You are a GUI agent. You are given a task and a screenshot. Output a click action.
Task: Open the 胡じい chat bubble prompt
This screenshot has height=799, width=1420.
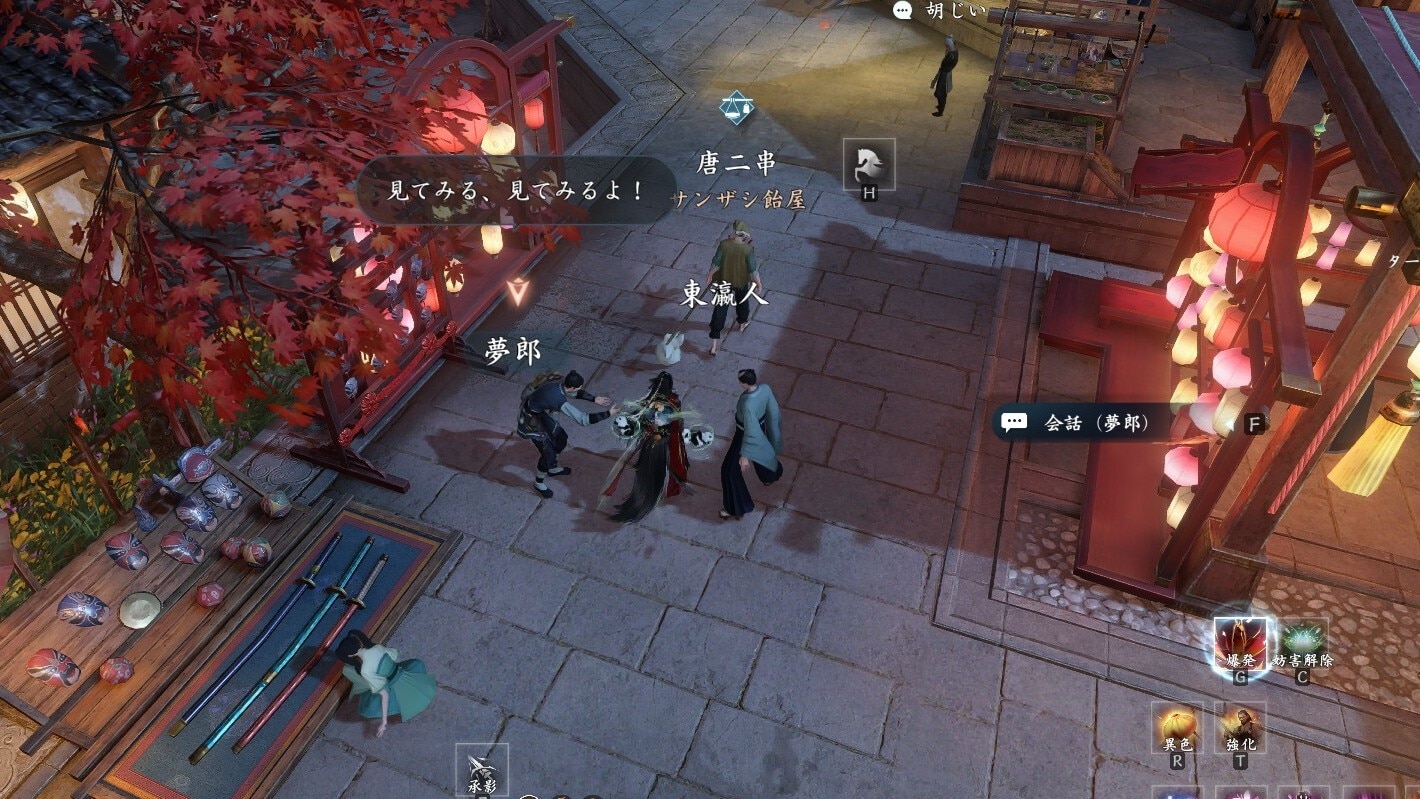pos(940,11)
